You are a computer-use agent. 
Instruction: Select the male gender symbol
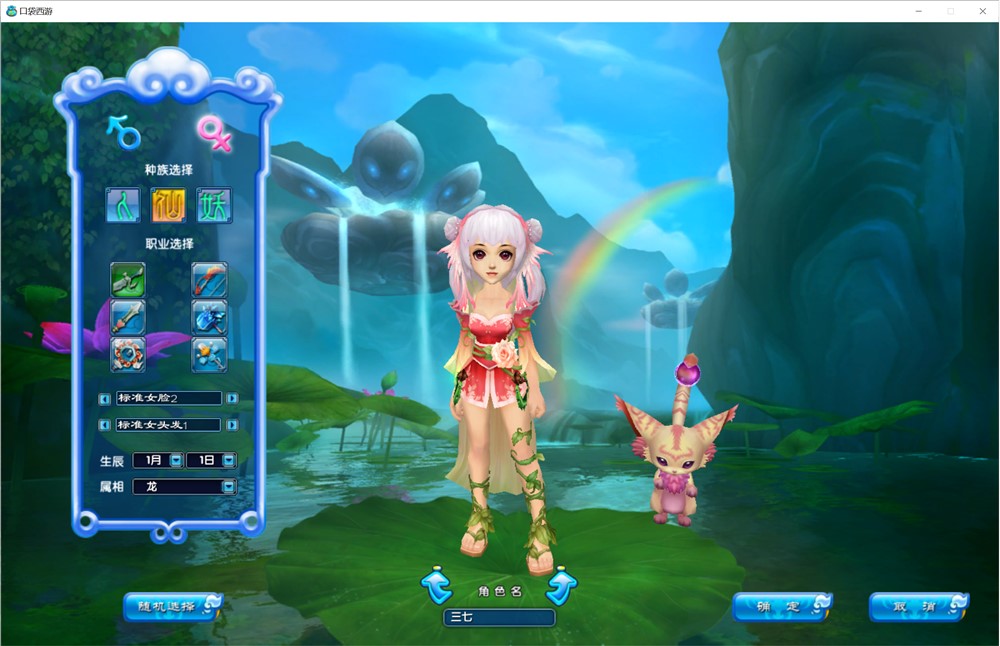click(124, 131)
